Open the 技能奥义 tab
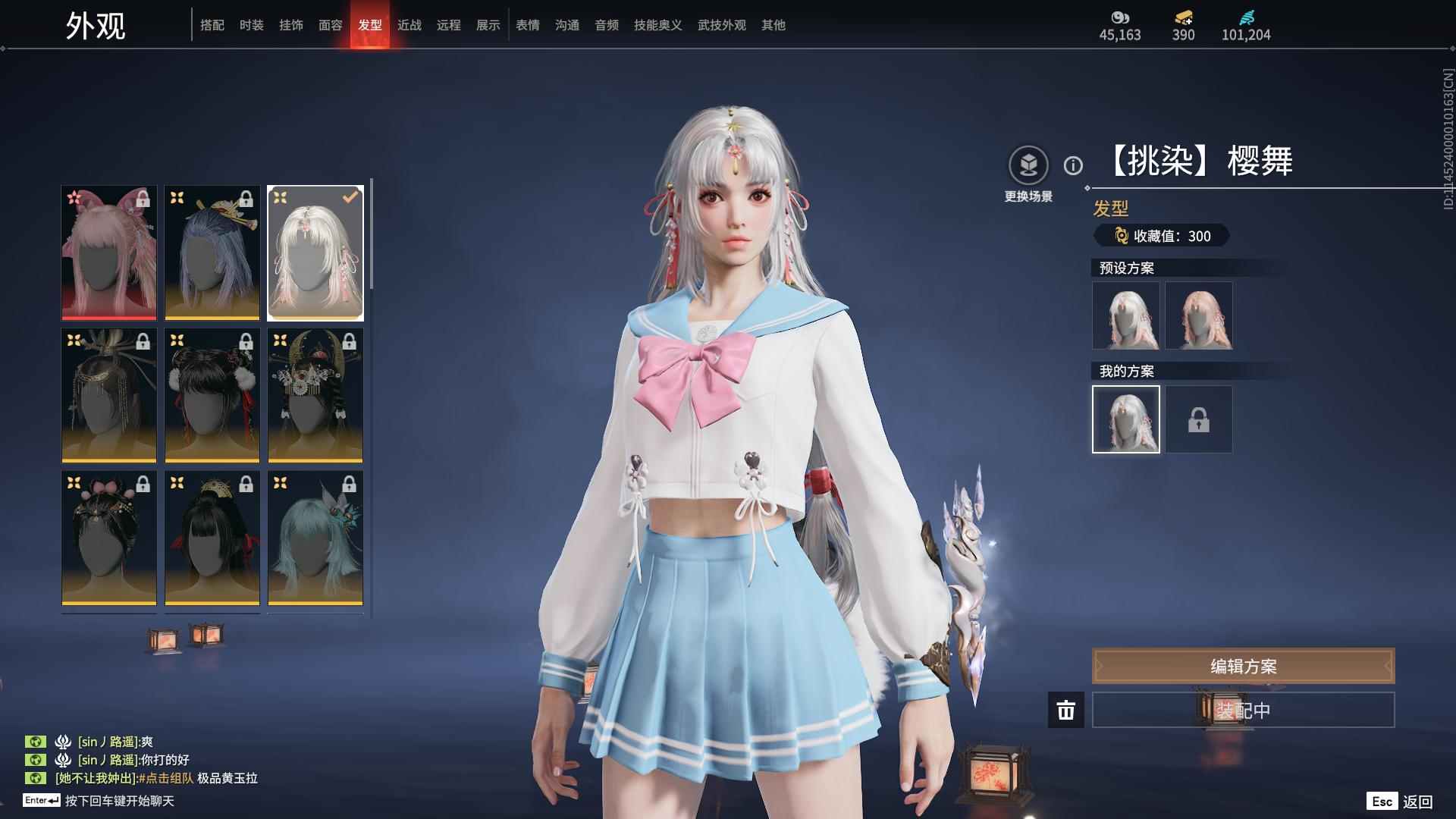This screenshot has height=819, width=1456. (657, 25)
